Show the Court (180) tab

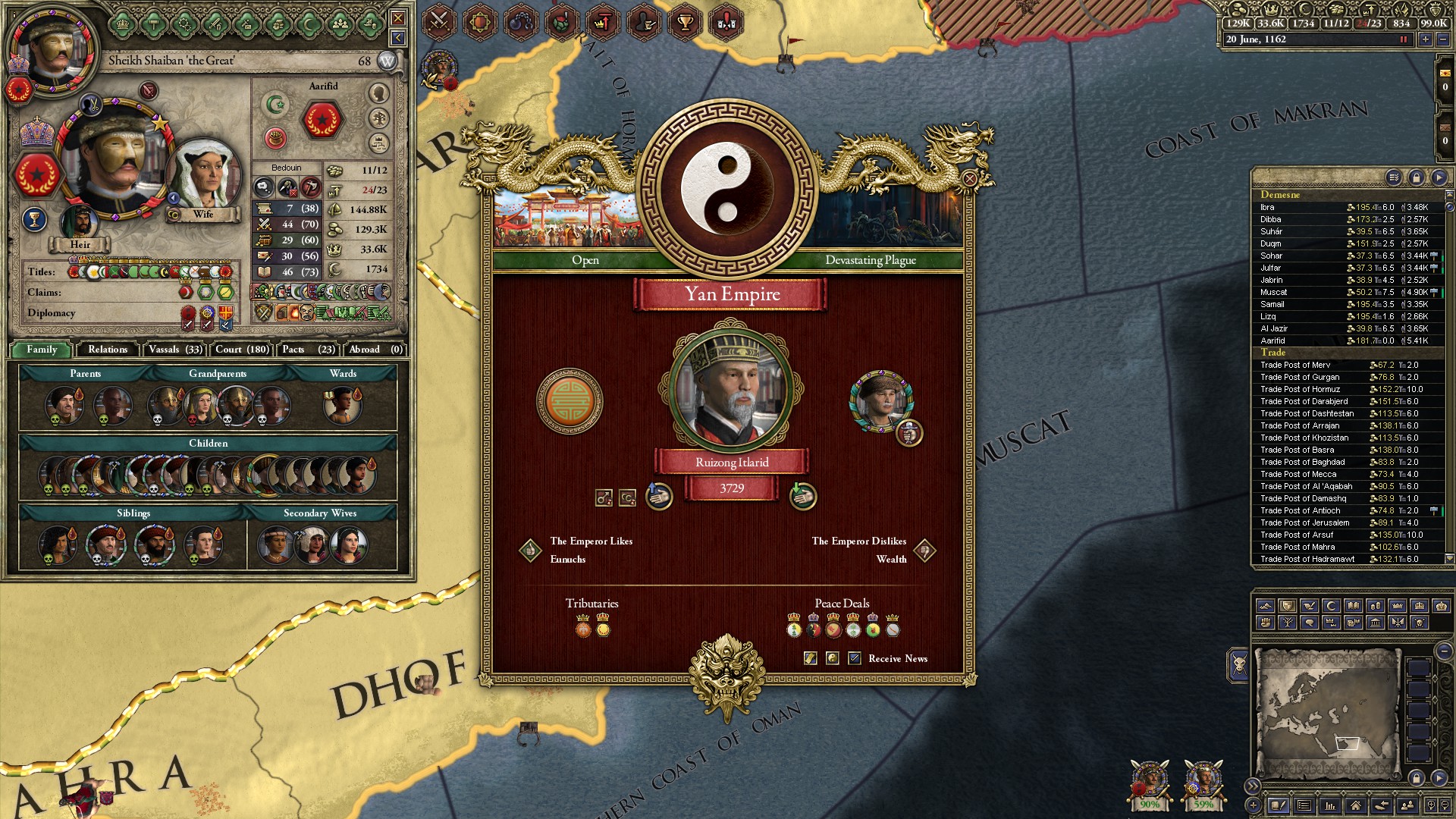(242, 350)
